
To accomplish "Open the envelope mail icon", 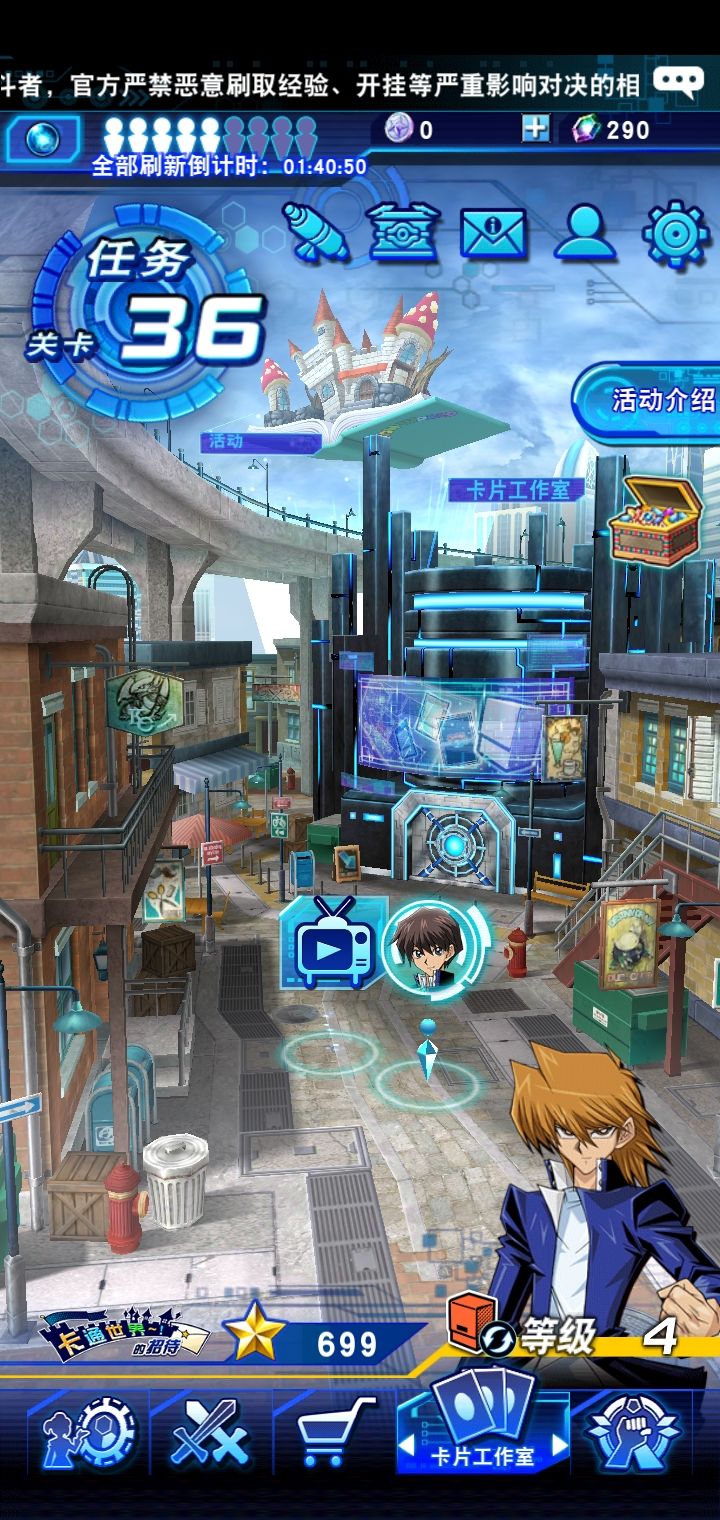I will [x=493, y=233].
